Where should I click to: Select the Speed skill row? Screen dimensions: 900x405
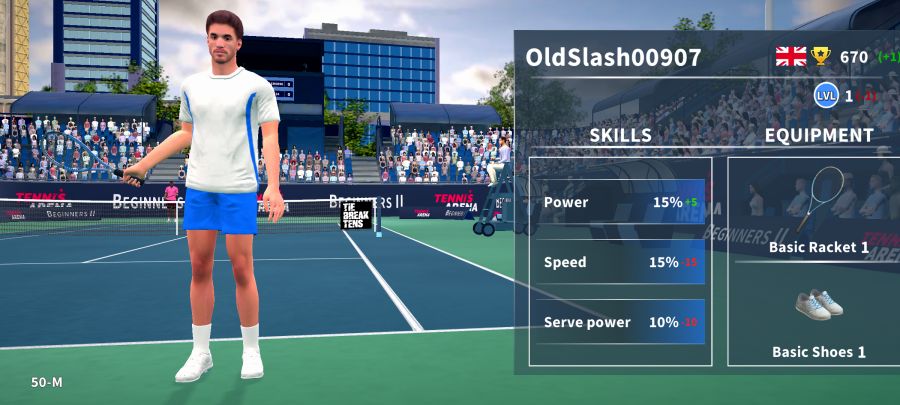pyautogui.click(x=620, y=262)
